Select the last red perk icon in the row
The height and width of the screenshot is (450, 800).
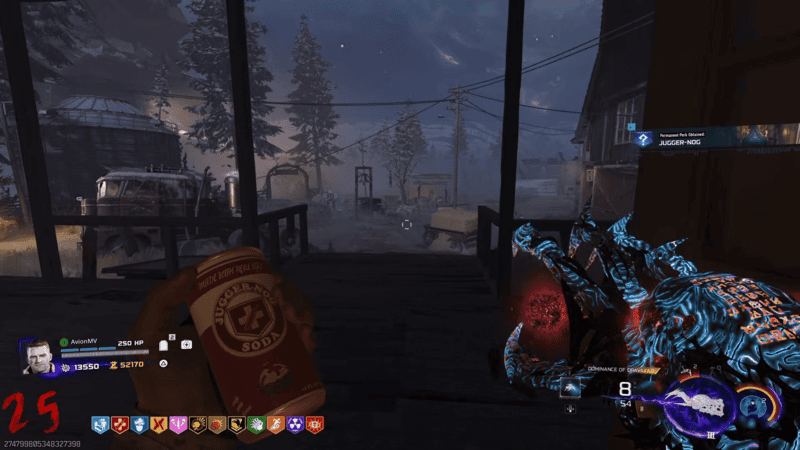(314, 425)
